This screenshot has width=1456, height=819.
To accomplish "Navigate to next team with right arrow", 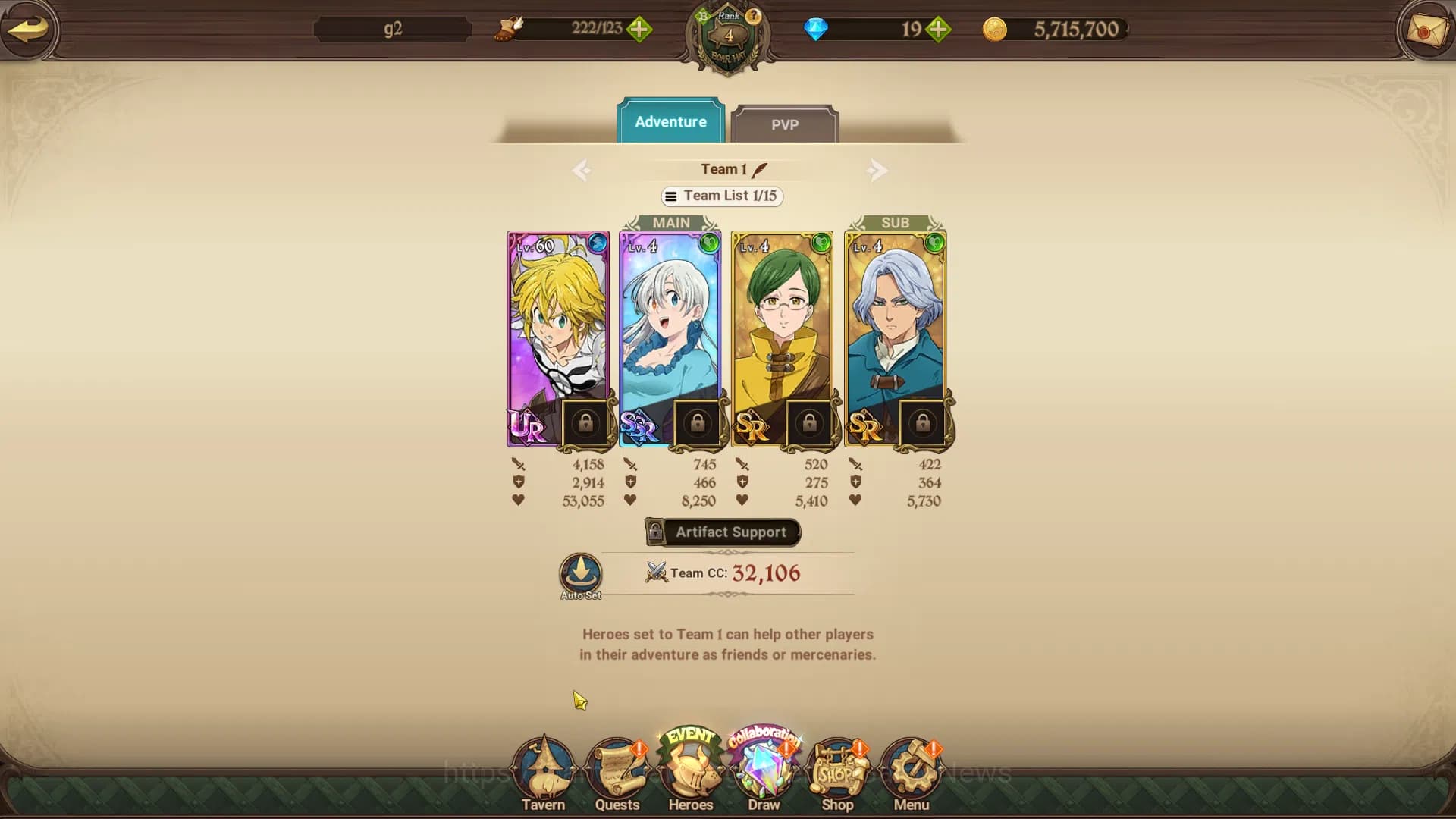I will pyautogui.click(x=877, y=170).
